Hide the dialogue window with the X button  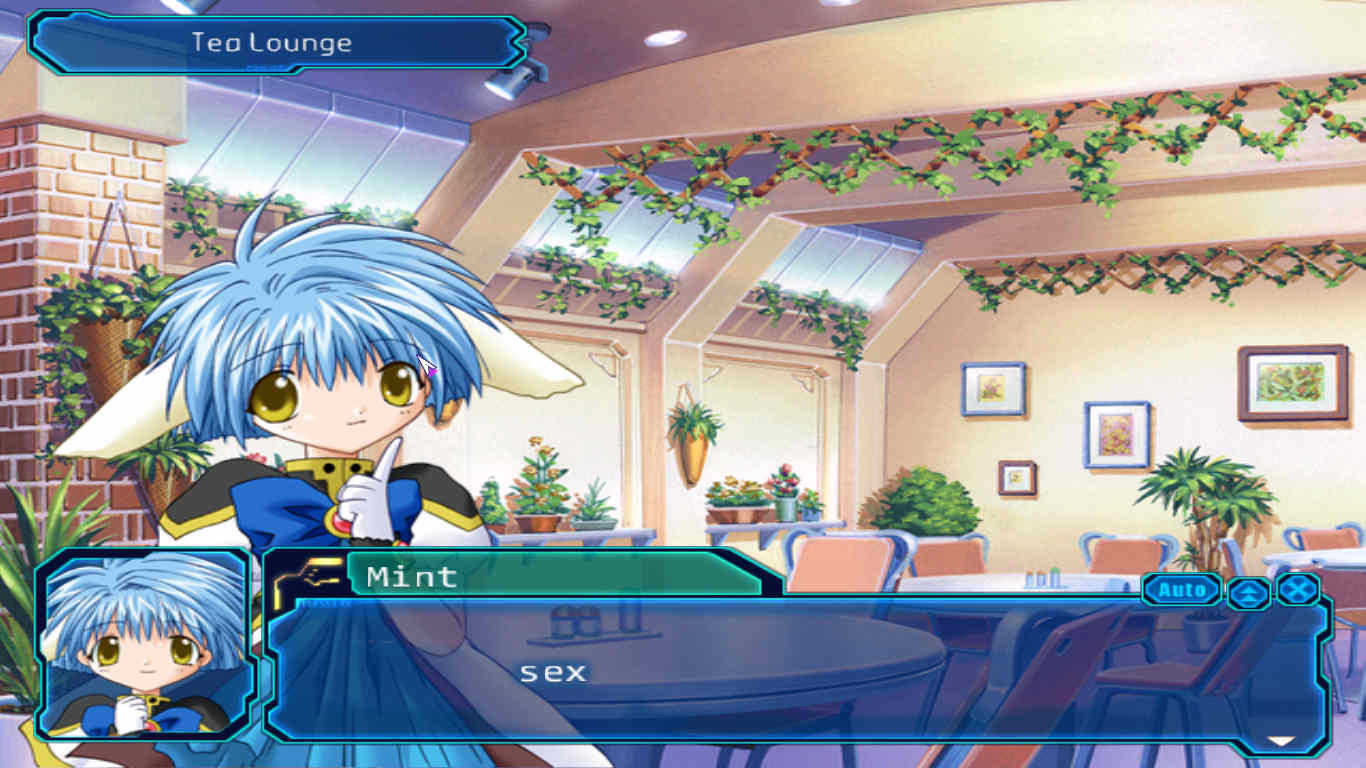[1298, 589]
